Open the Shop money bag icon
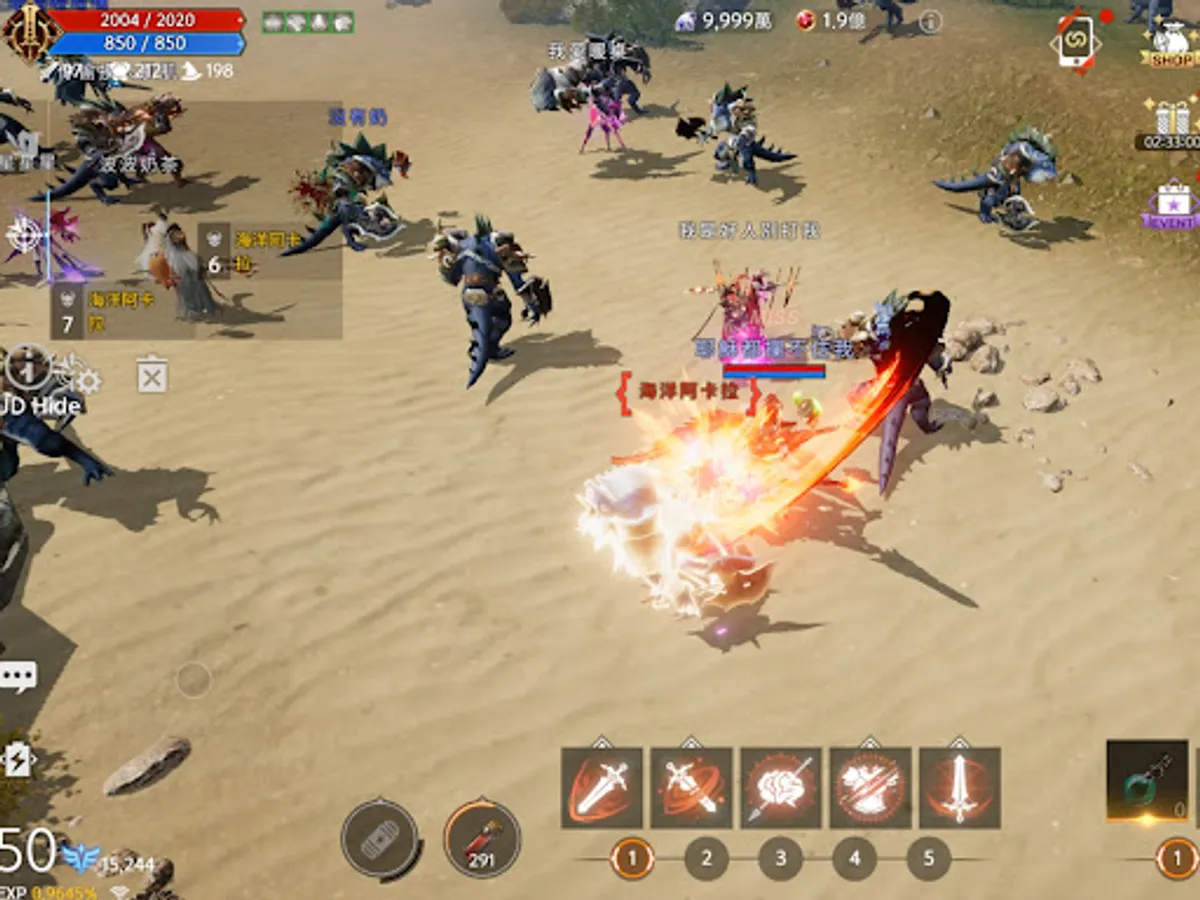The image size is (1200, 900). (x=1171, y=43)
